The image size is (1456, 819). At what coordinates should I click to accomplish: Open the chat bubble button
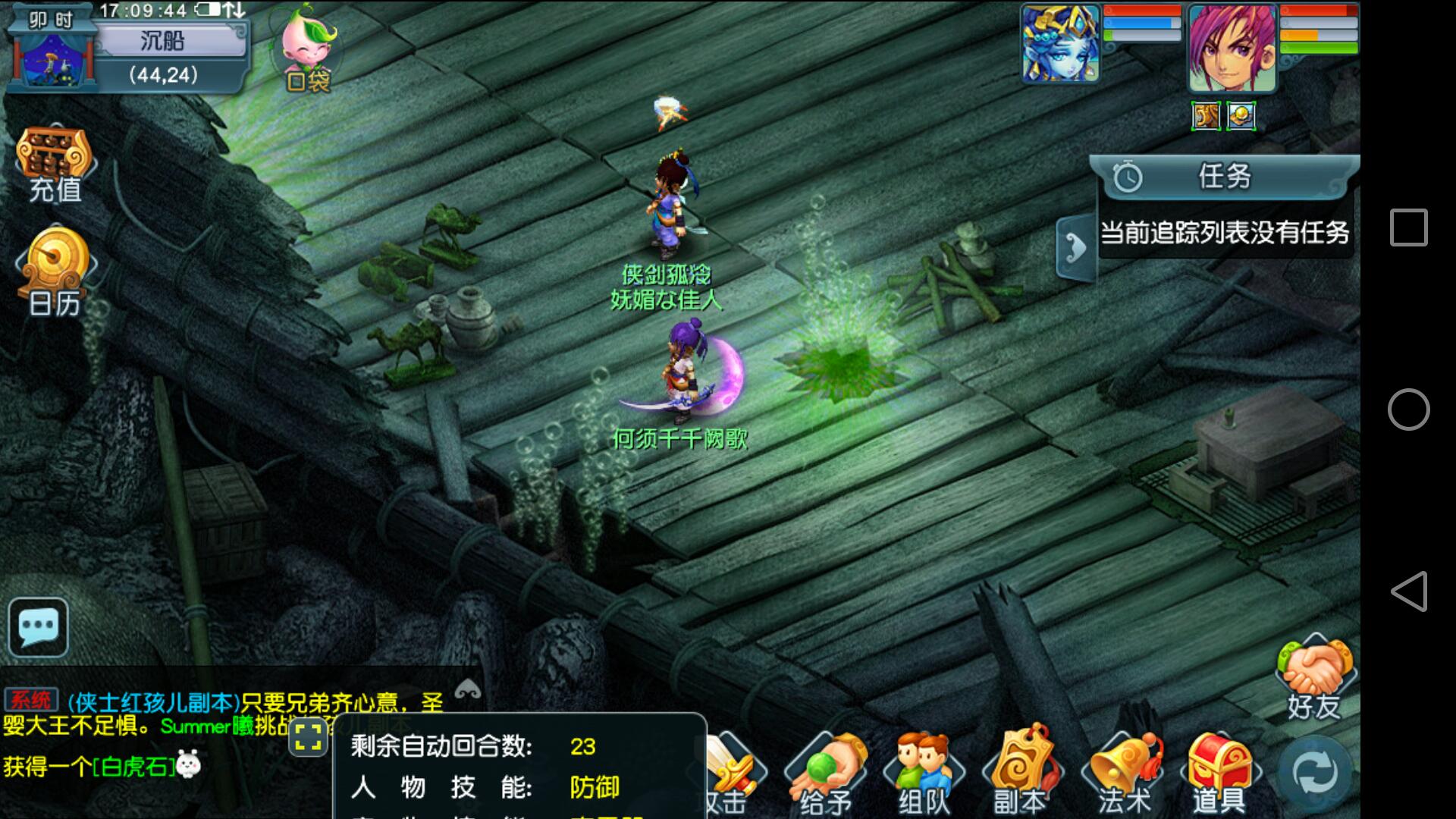(38, 627)
